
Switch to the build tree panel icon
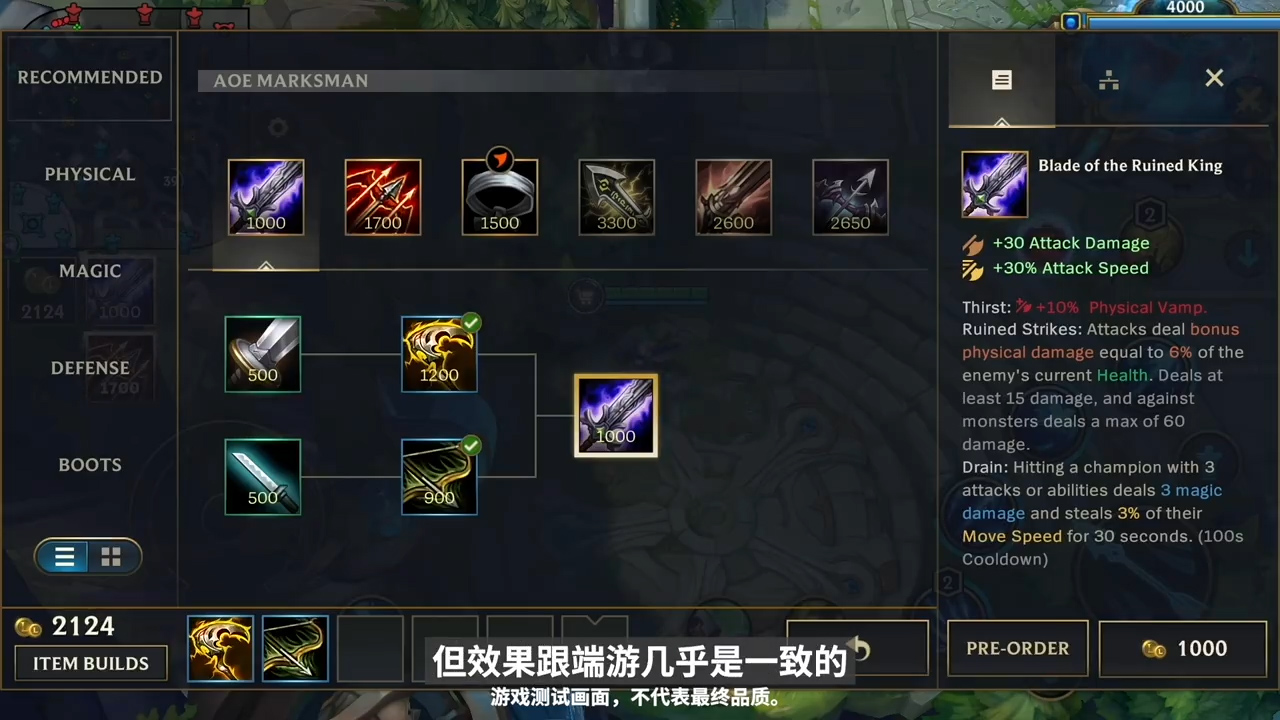[x=1108, y=80]
